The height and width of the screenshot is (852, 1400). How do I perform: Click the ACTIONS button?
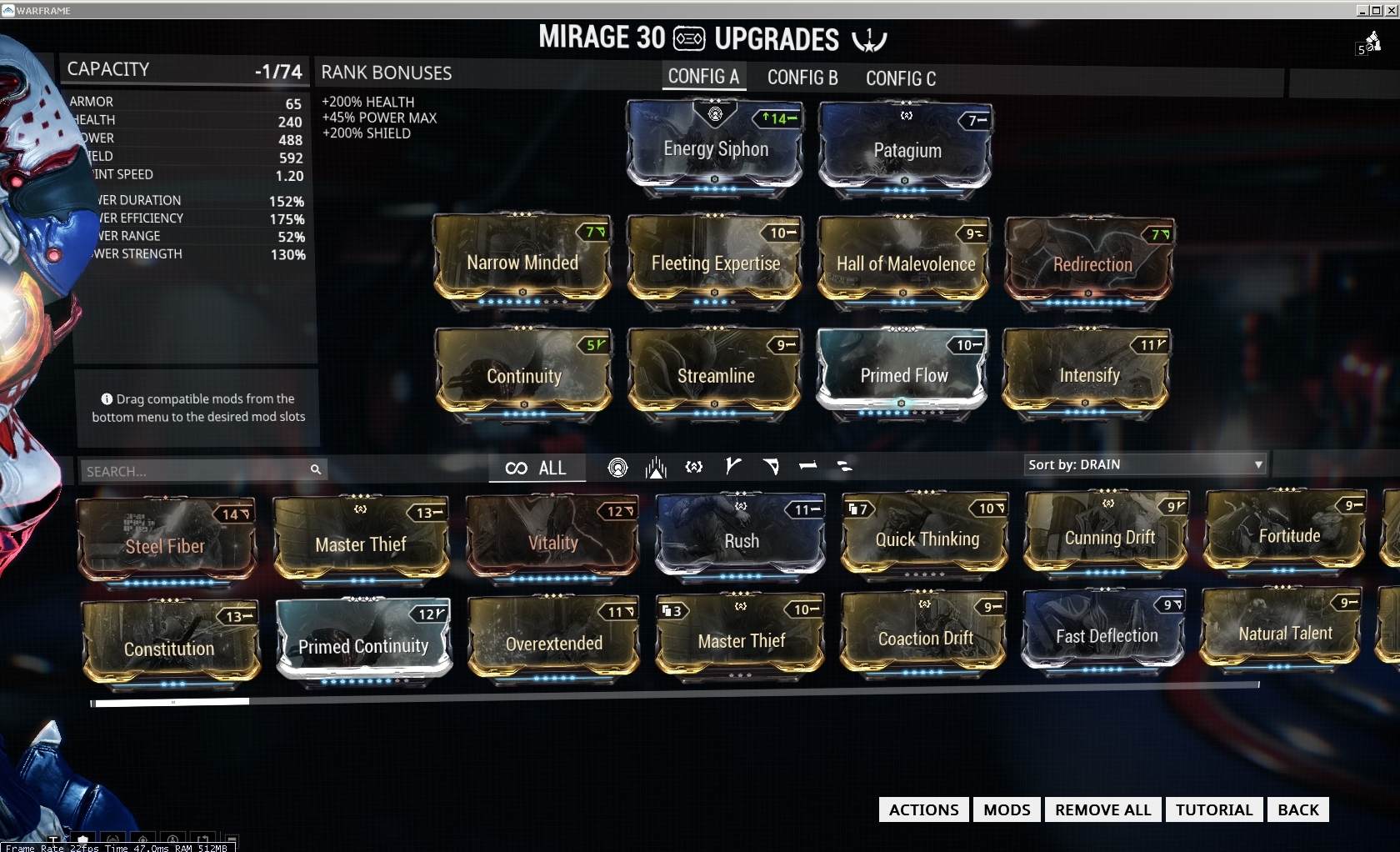(x=922, y=809)
